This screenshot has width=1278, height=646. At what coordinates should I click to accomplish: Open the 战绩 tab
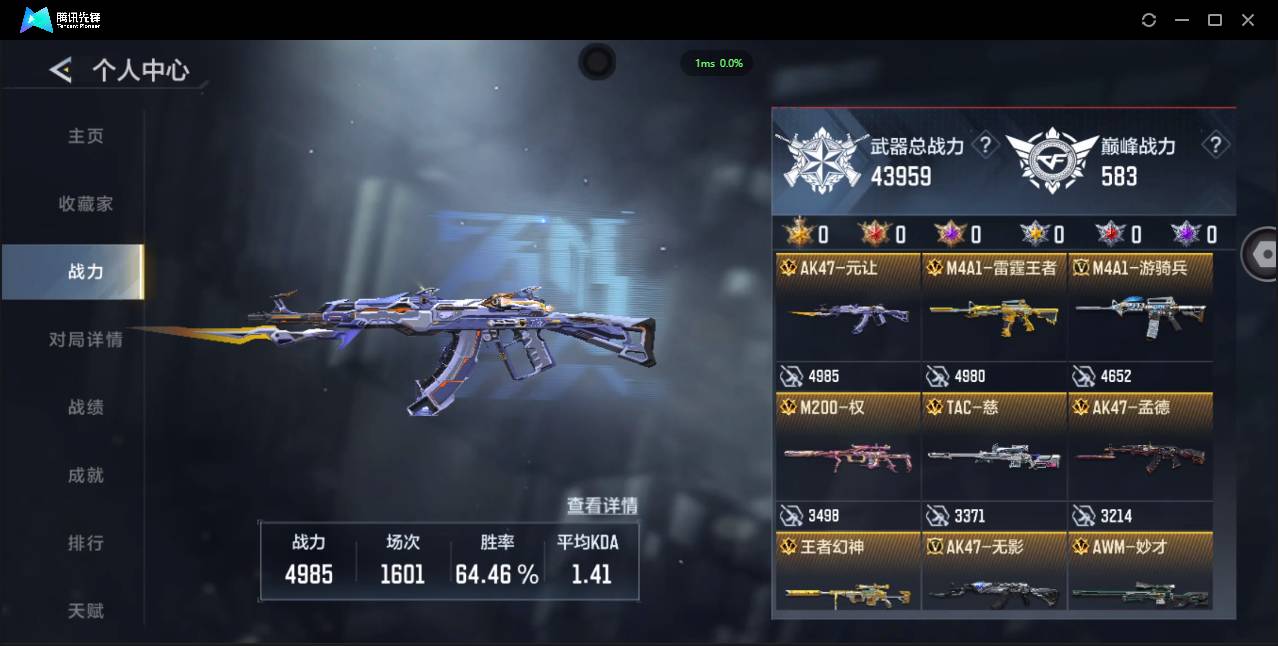(x=86, y=408)
